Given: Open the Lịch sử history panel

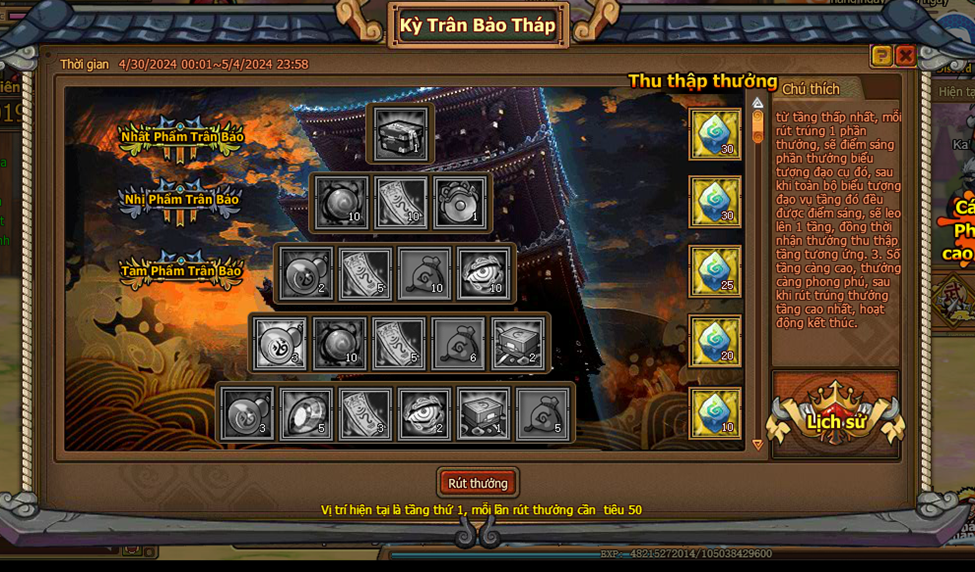Looking at the screenshot, I should coord(836,418).
